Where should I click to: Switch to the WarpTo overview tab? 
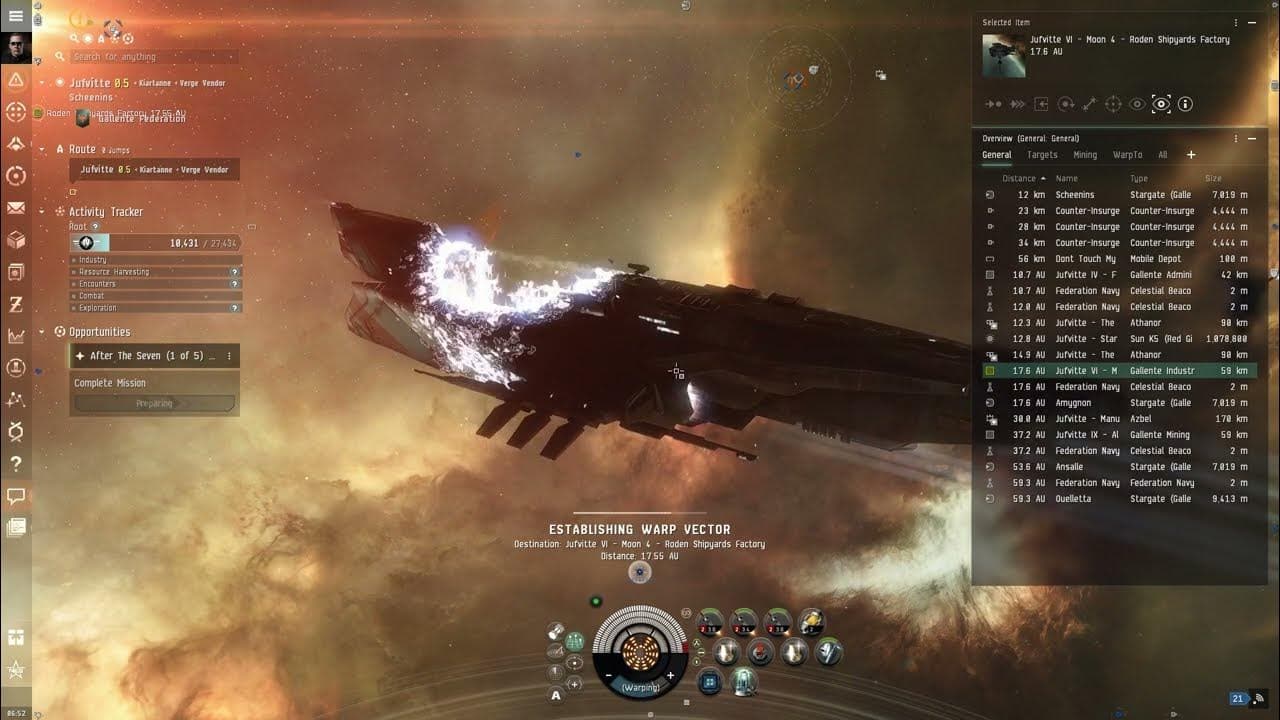point(1127,155)
